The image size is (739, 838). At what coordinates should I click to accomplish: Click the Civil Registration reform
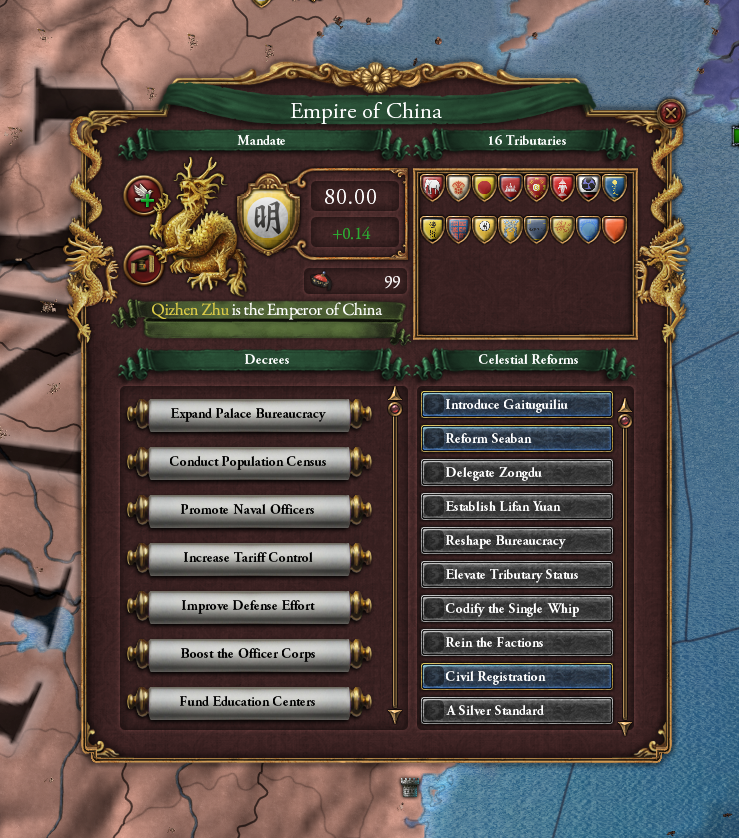click(x=516, y=677)
